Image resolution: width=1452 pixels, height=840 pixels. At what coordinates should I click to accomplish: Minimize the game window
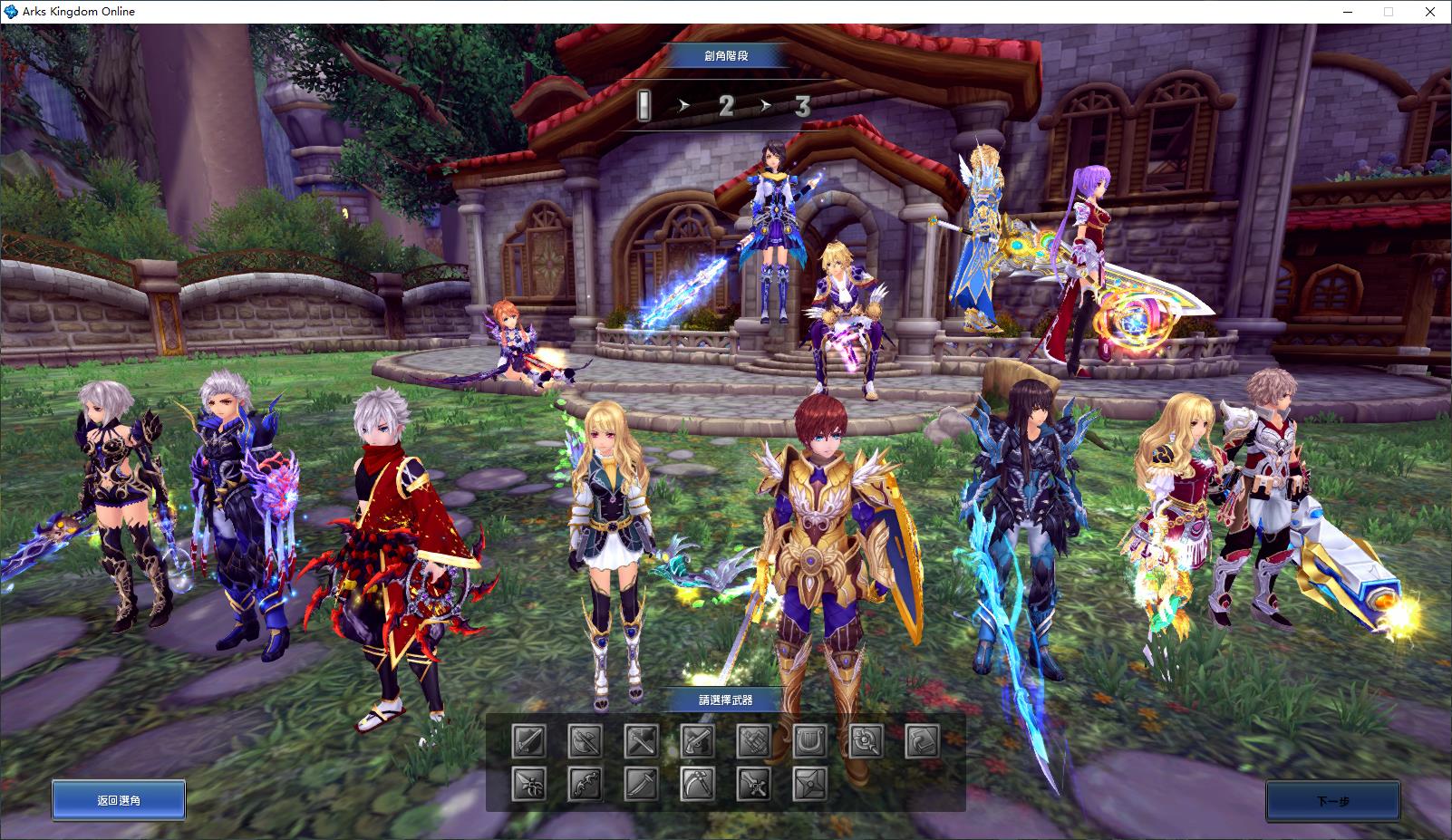tap(1346, 12)
